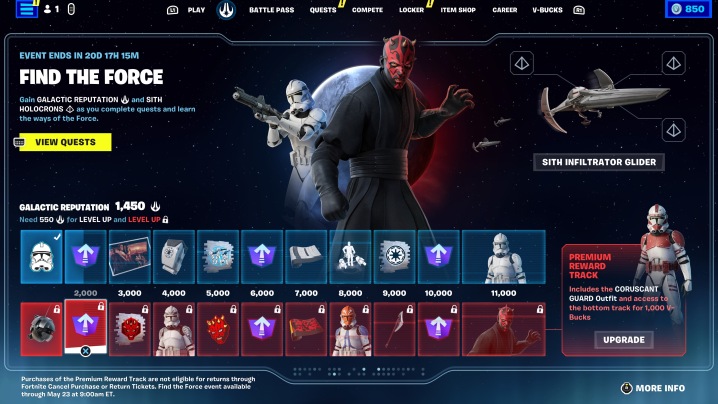718x404 pixels.
Task: Show More Info about the event
Action: [x=653, y=388]
